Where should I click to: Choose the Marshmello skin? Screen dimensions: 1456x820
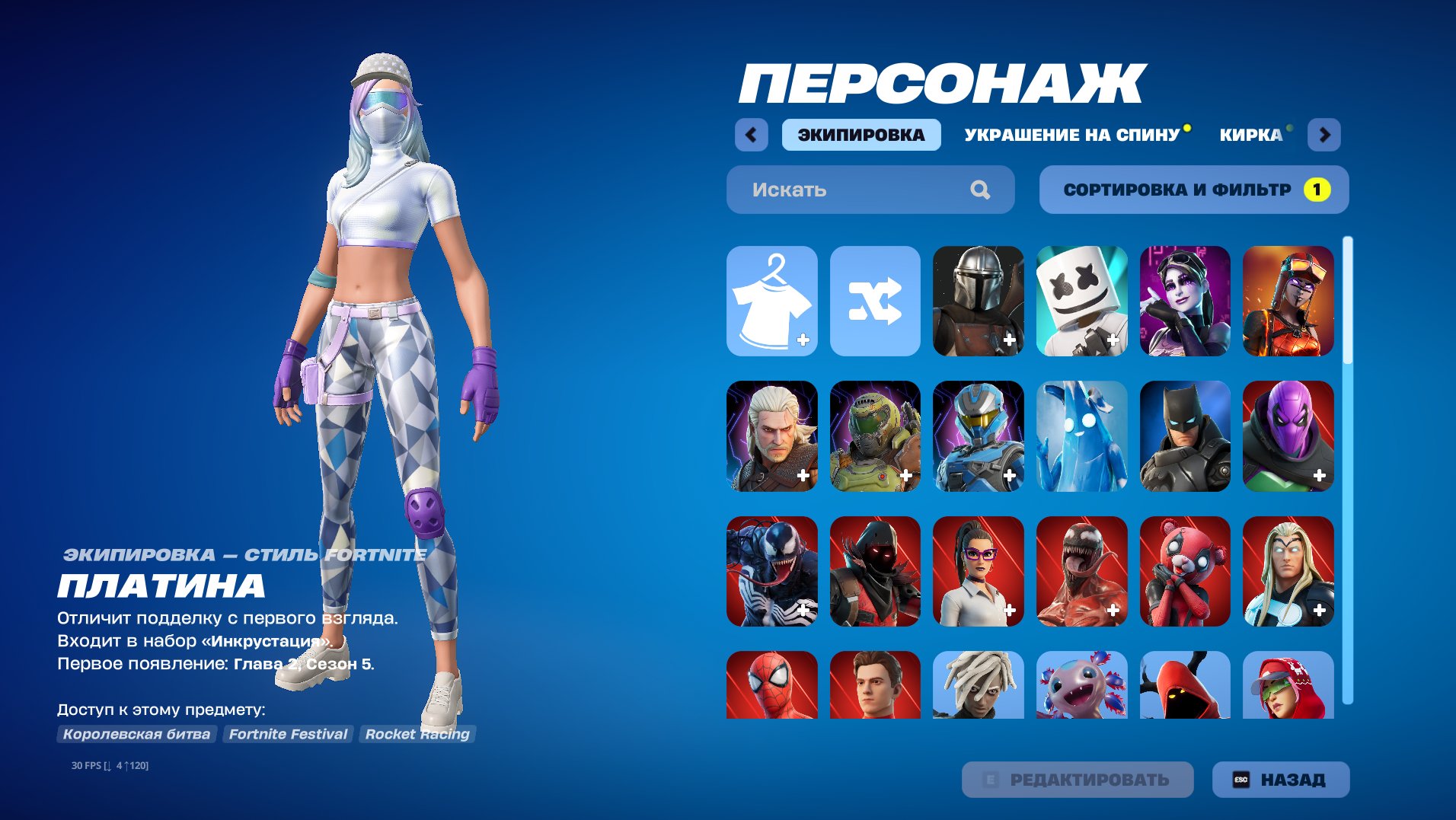click(1081, 301)
